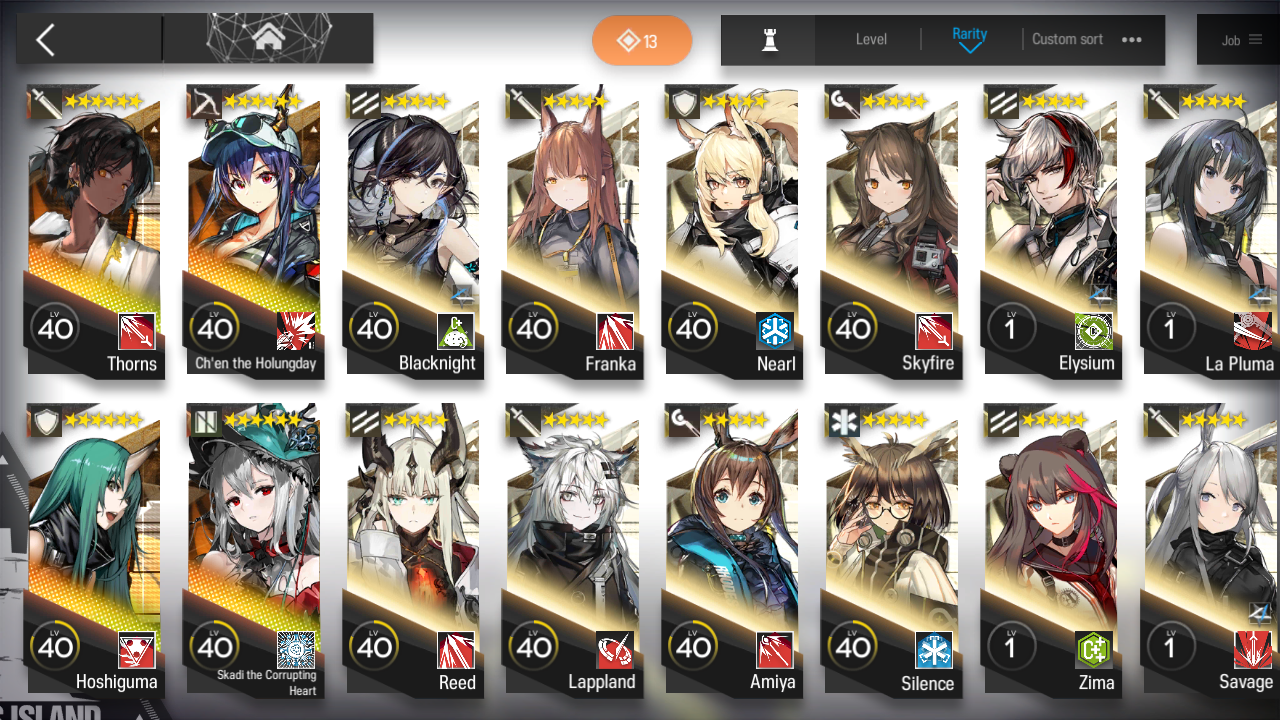Pick the Amiya operator card

pos(732,550)
